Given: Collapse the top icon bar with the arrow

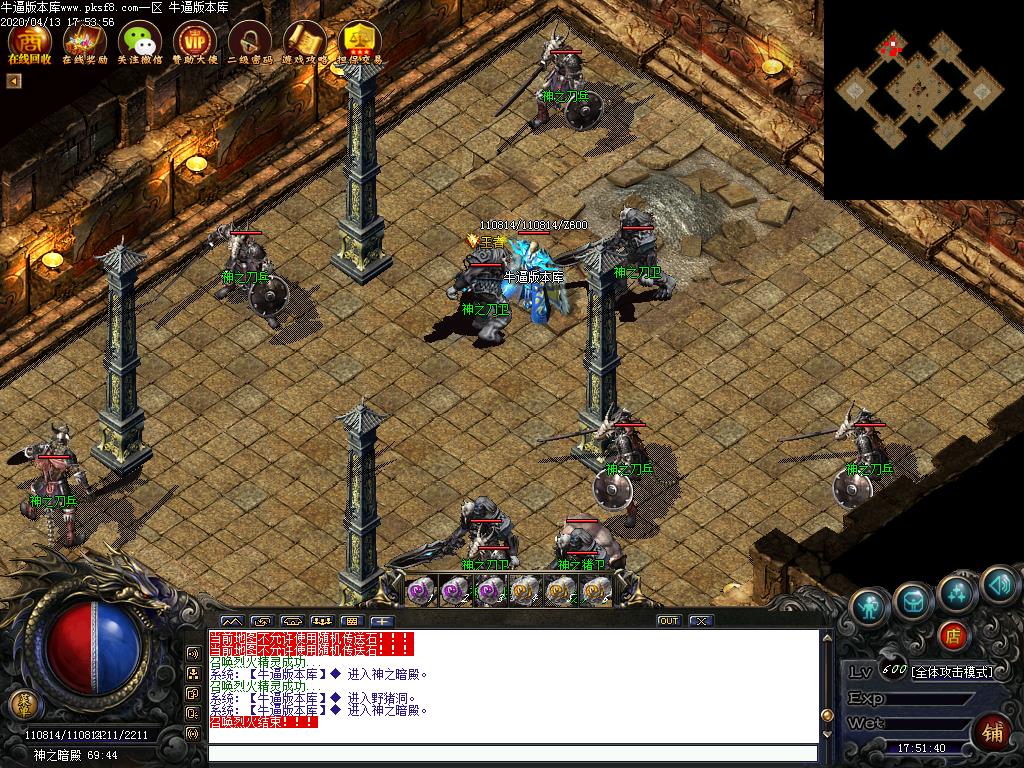Looking at the screenshot, I should pyautogui.click(x=14, y=81).
